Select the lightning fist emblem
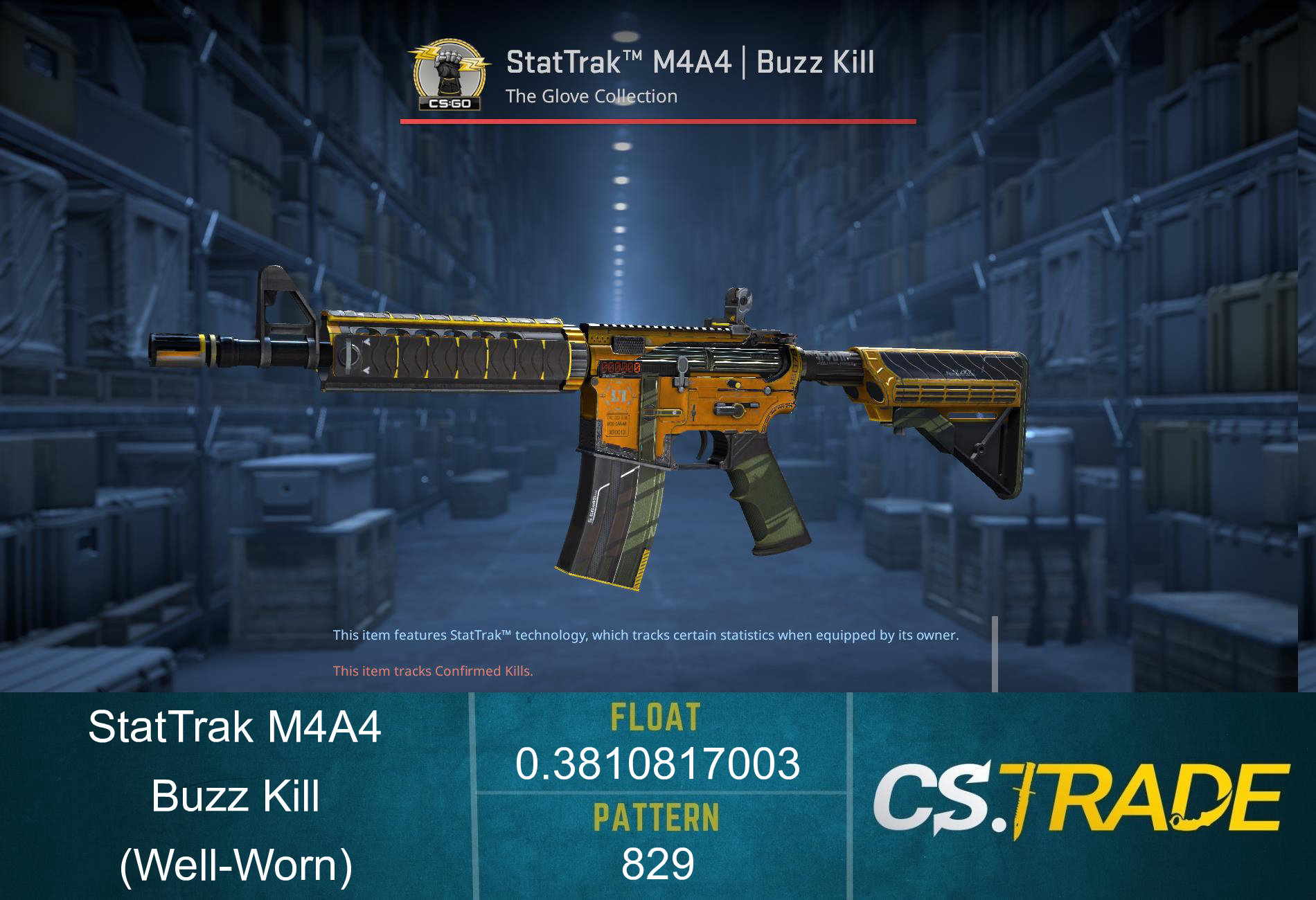 pos(449,66)
